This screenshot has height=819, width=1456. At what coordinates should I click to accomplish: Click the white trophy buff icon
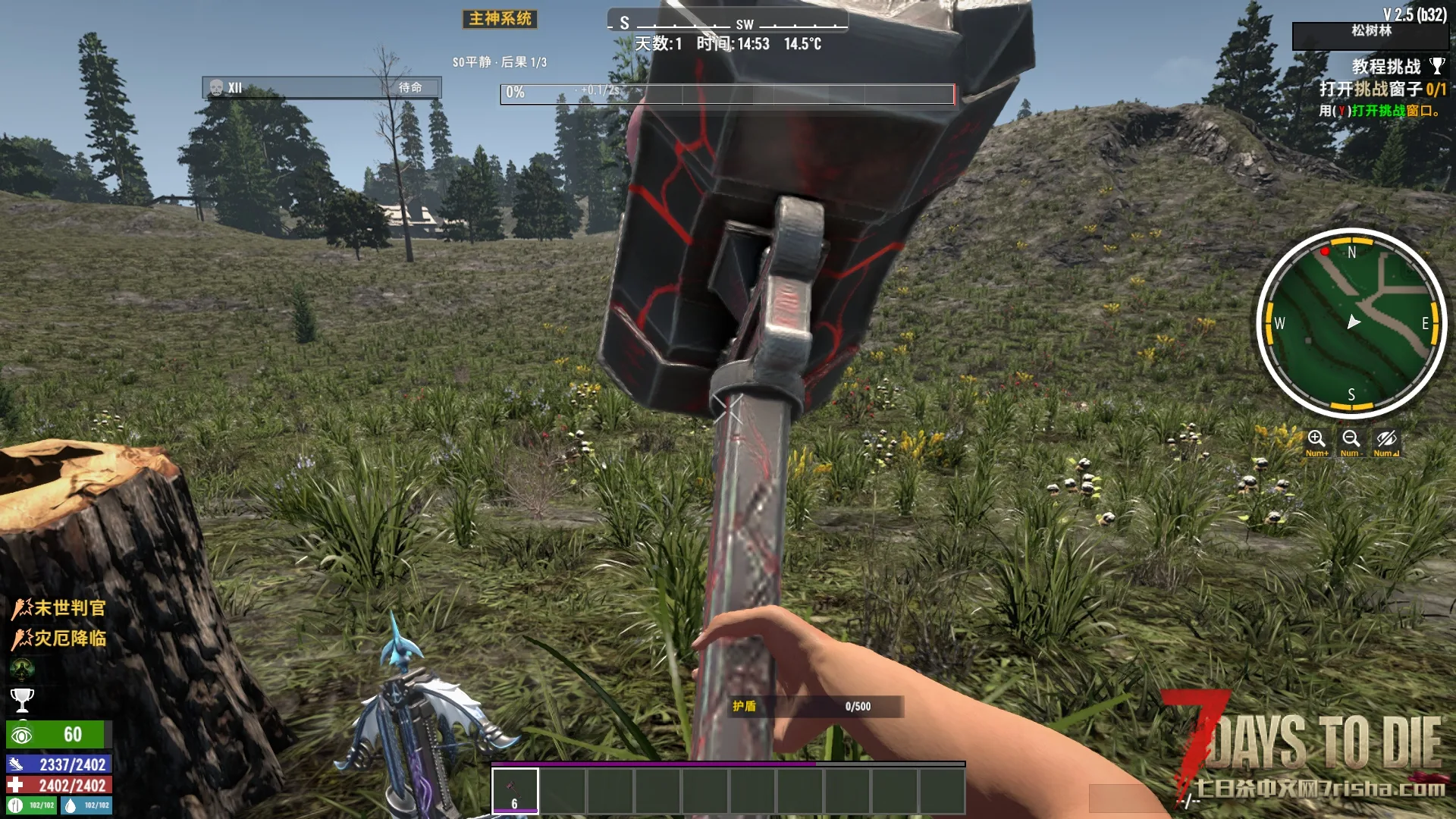22,698
